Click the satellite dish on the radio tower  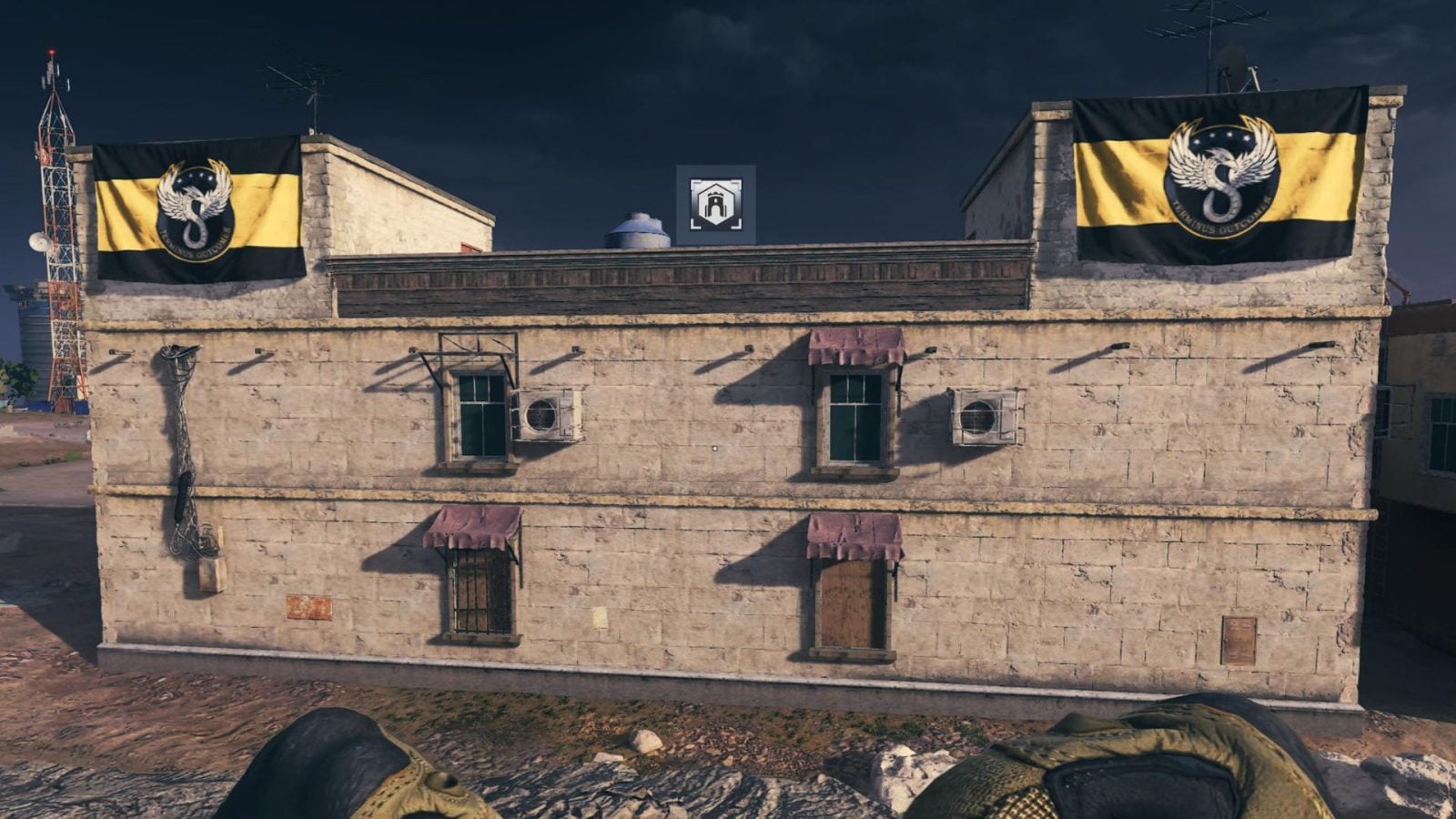(x=38, y=241)
